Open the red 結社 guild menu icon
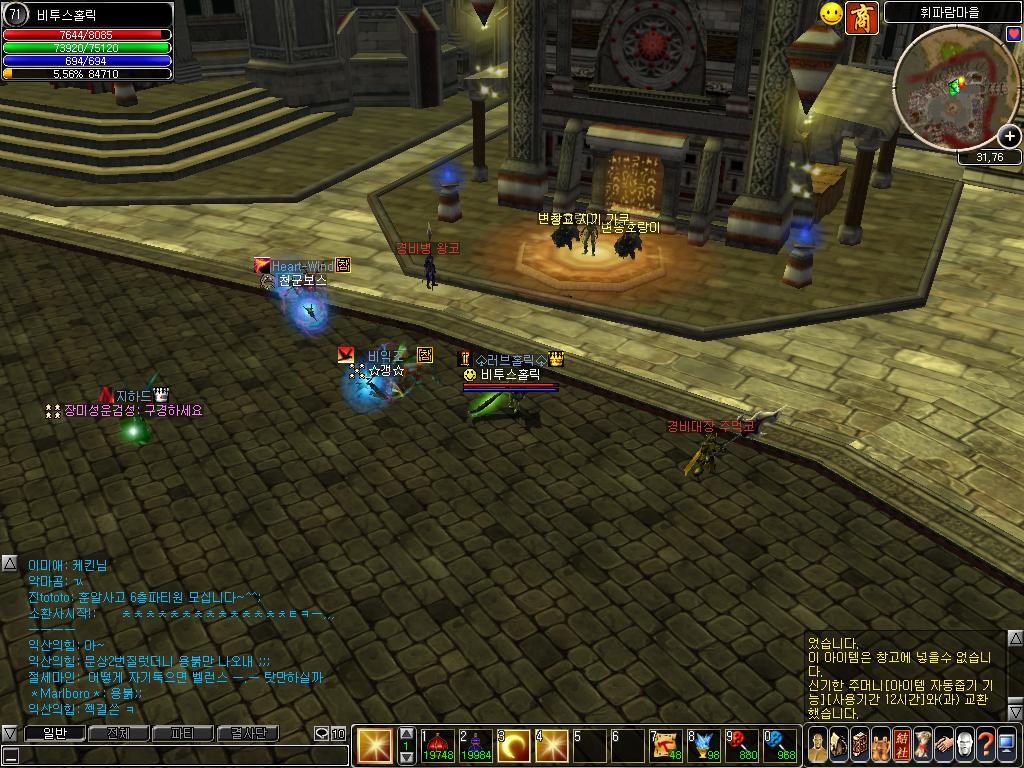 click(902, 745)
